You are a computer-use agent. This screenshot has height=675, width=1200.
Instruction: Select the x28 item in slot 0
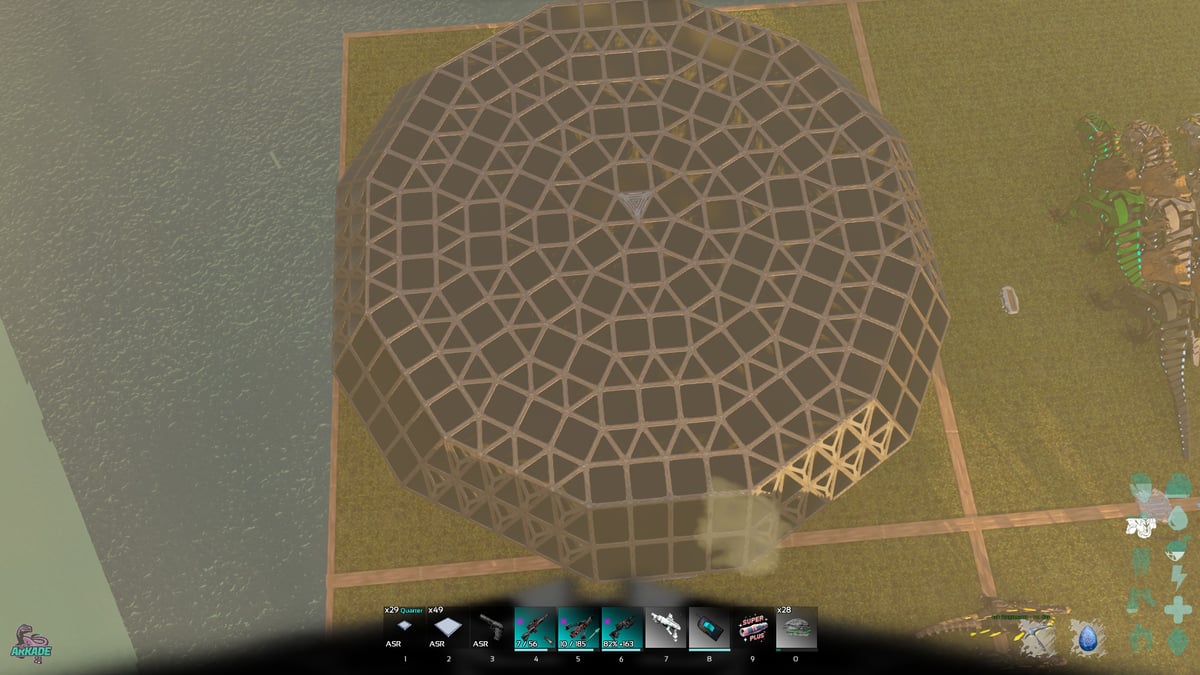[x=796, y=628]
